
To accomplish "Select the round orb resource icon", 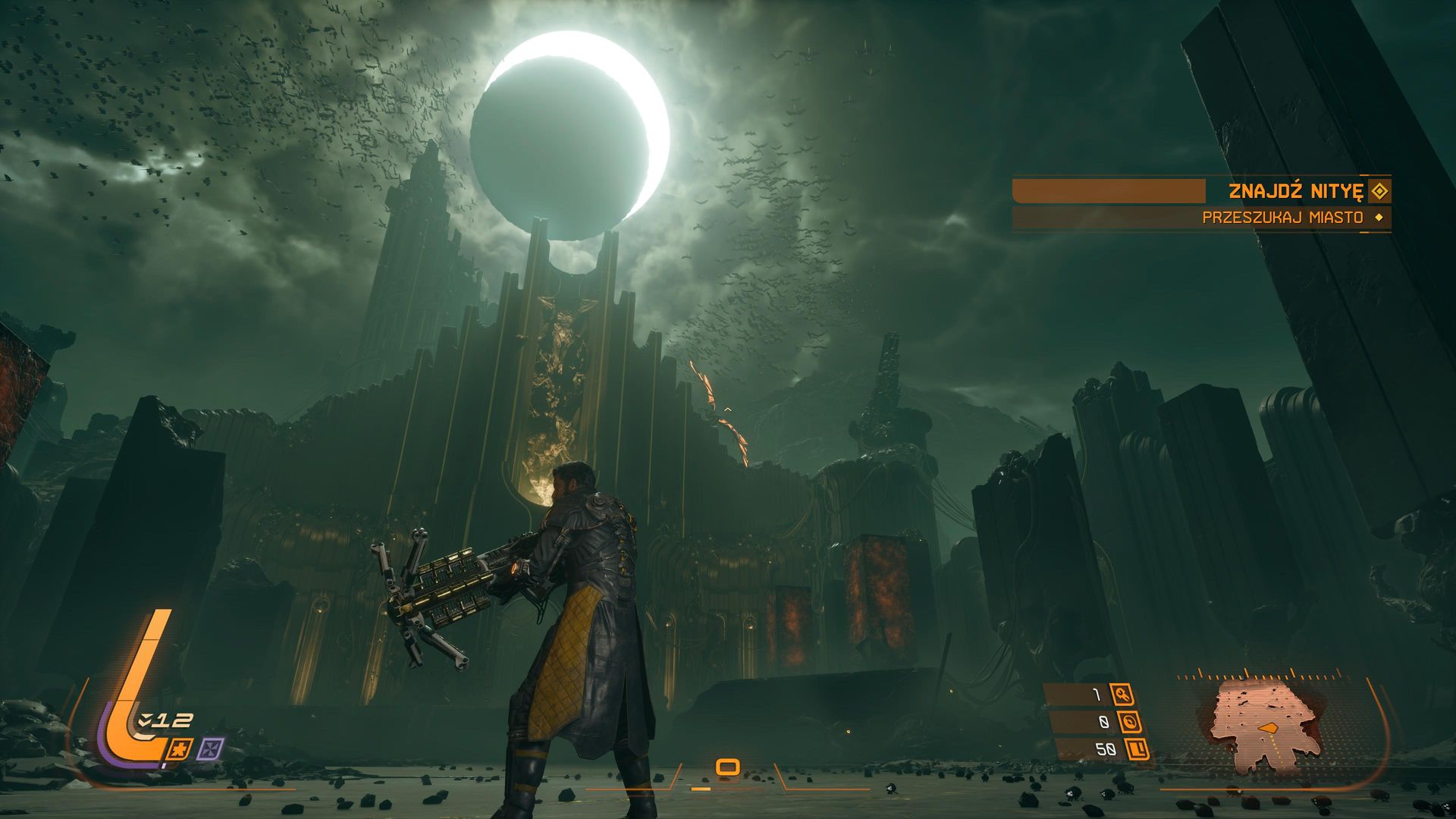I will (1128, 722).
